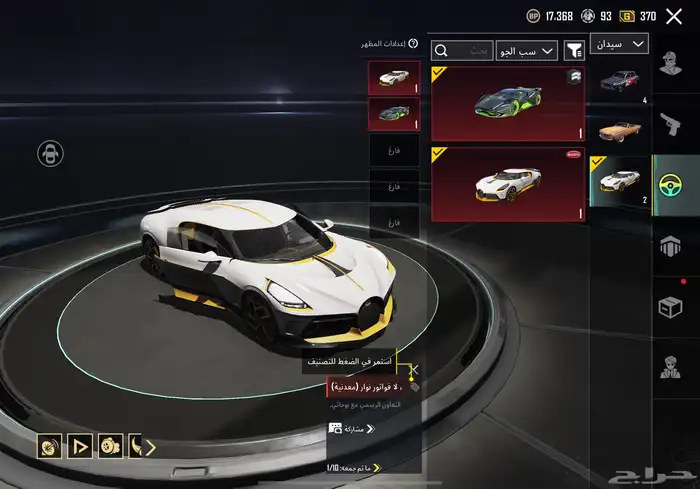Switch to the pistol weapons tab
This screenshot has height=489, width=700.
675,124
